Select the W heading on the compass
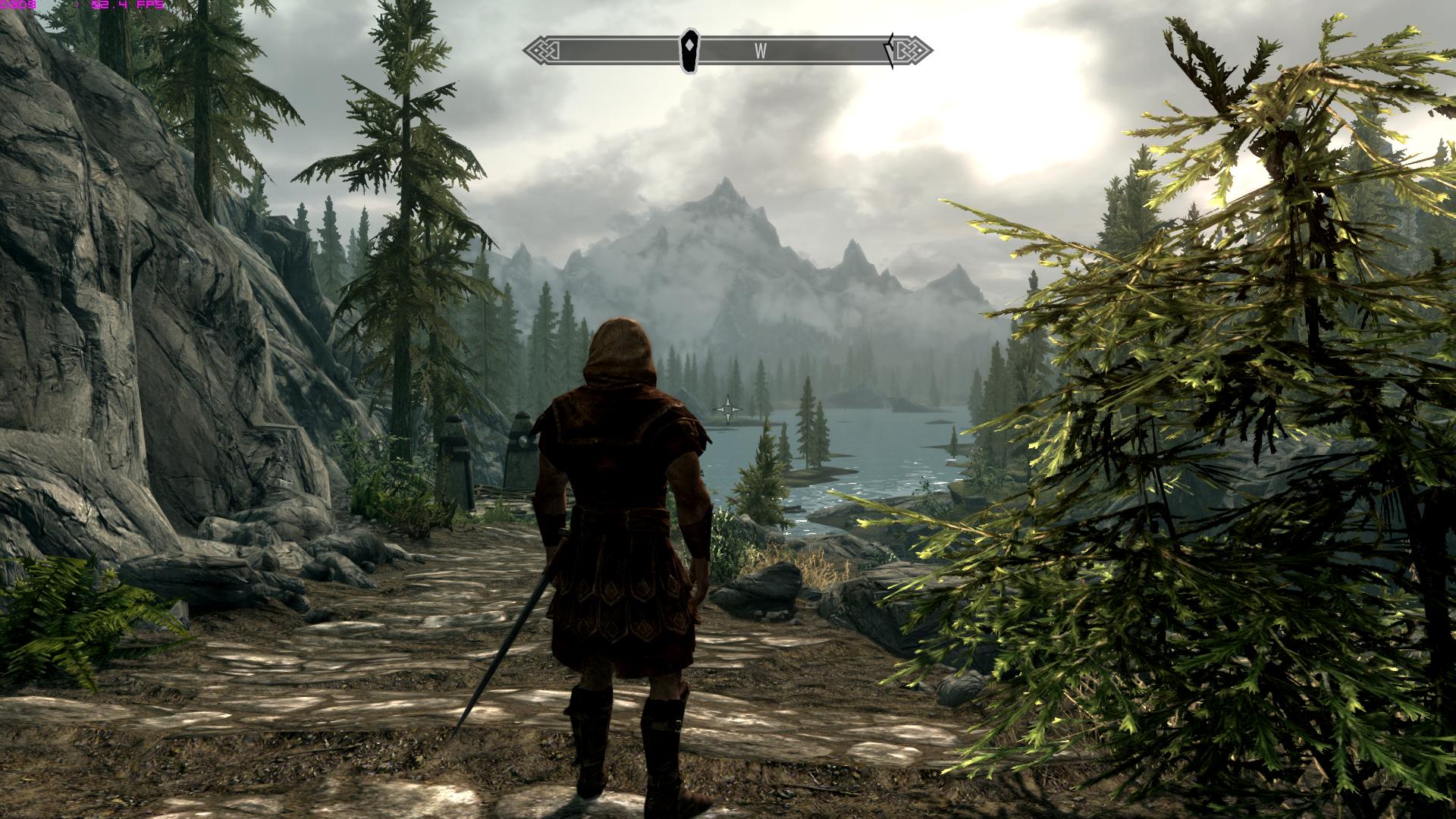 coord(760,52)
